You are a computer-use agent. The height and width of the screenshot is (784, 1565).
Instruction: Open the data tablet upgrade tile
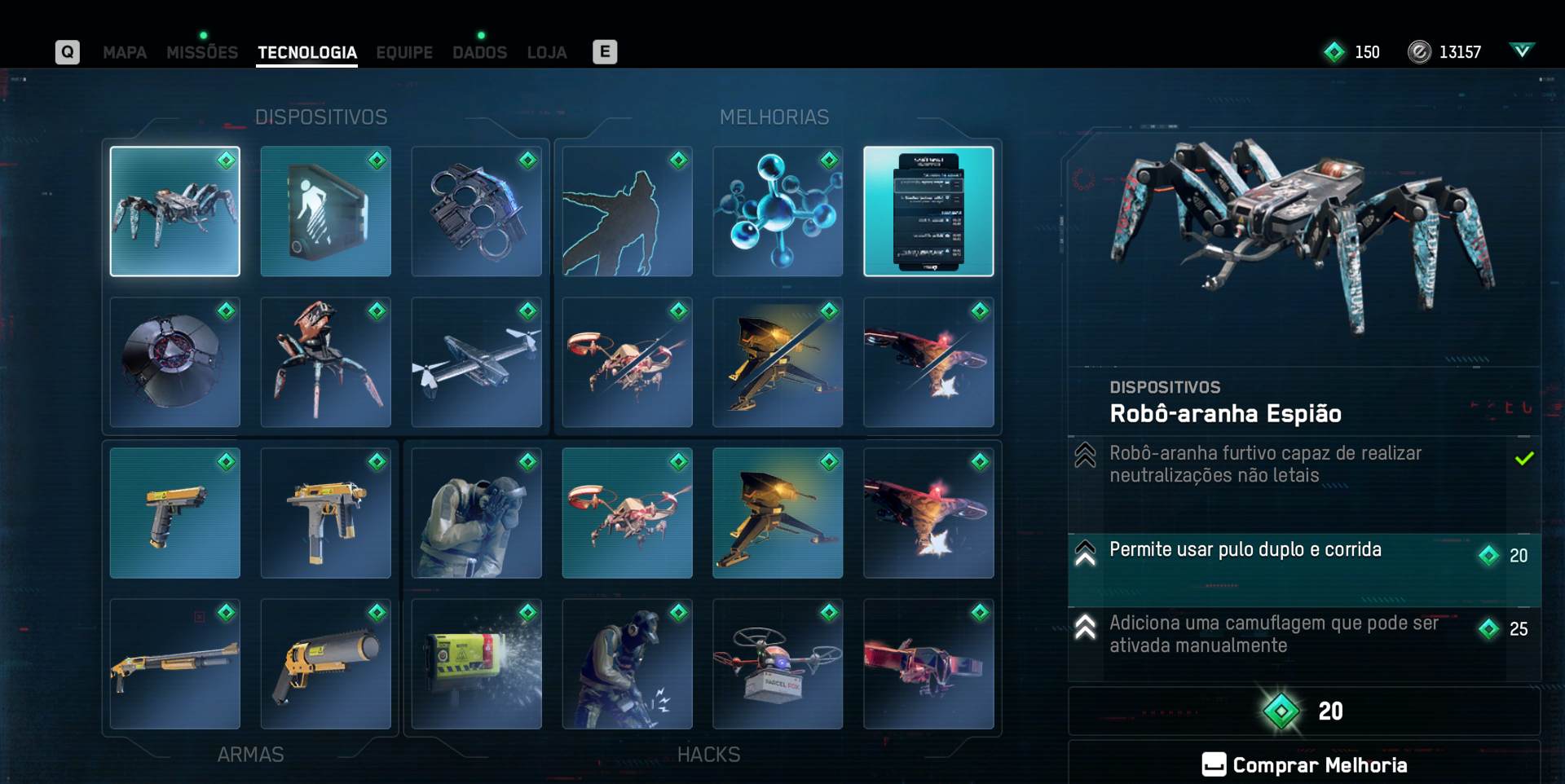tap(928, 212)
